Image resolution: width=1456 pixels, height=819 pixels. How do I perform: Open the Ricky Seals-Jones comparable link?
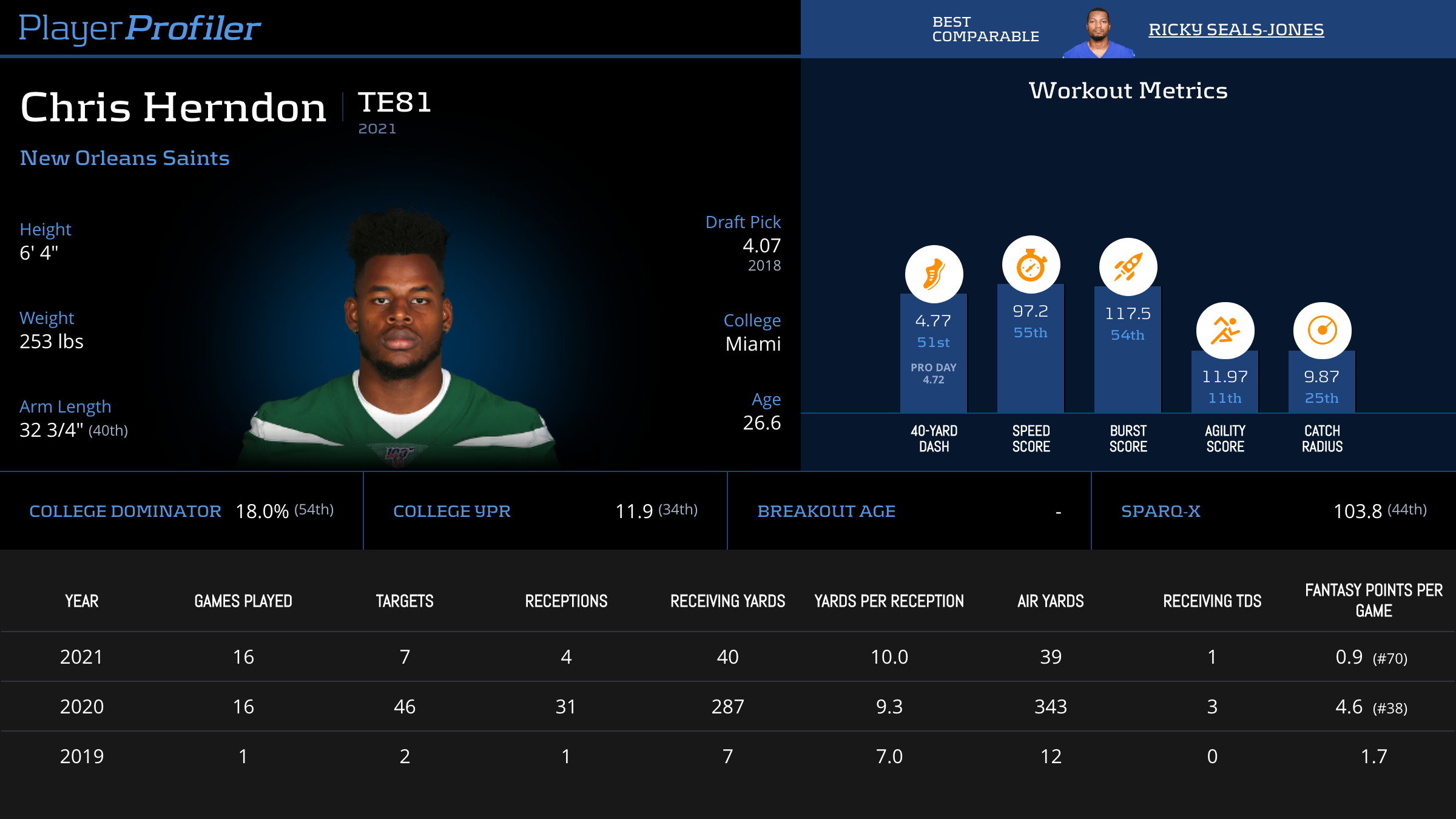(x=1236, y=30)
